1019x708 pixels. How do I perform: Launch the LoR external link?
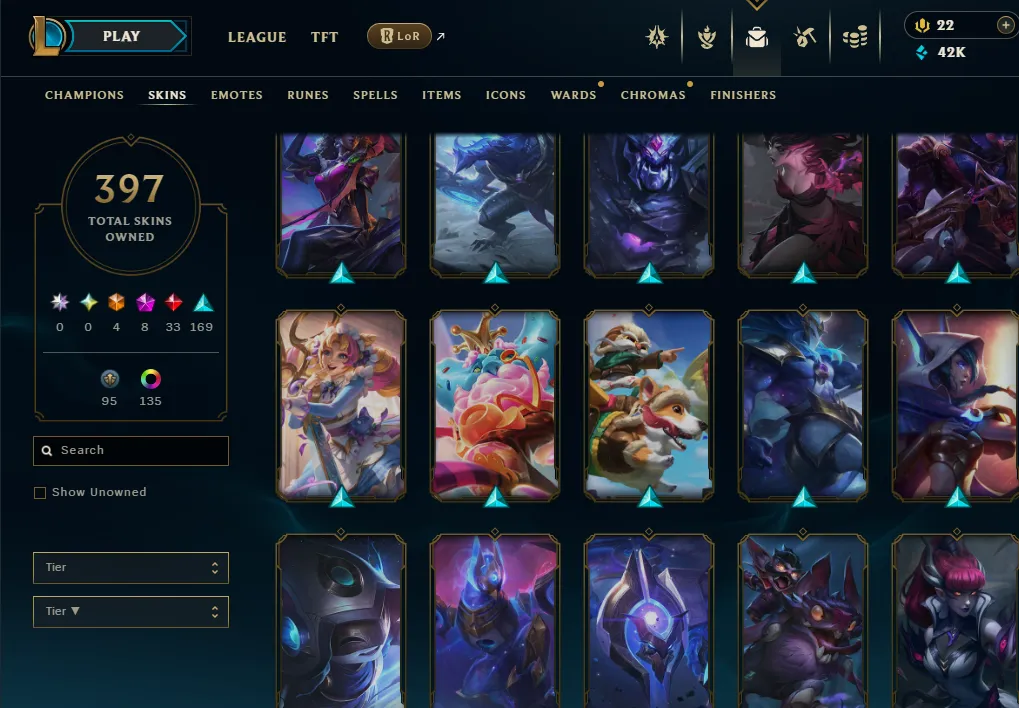click(399, 37)
